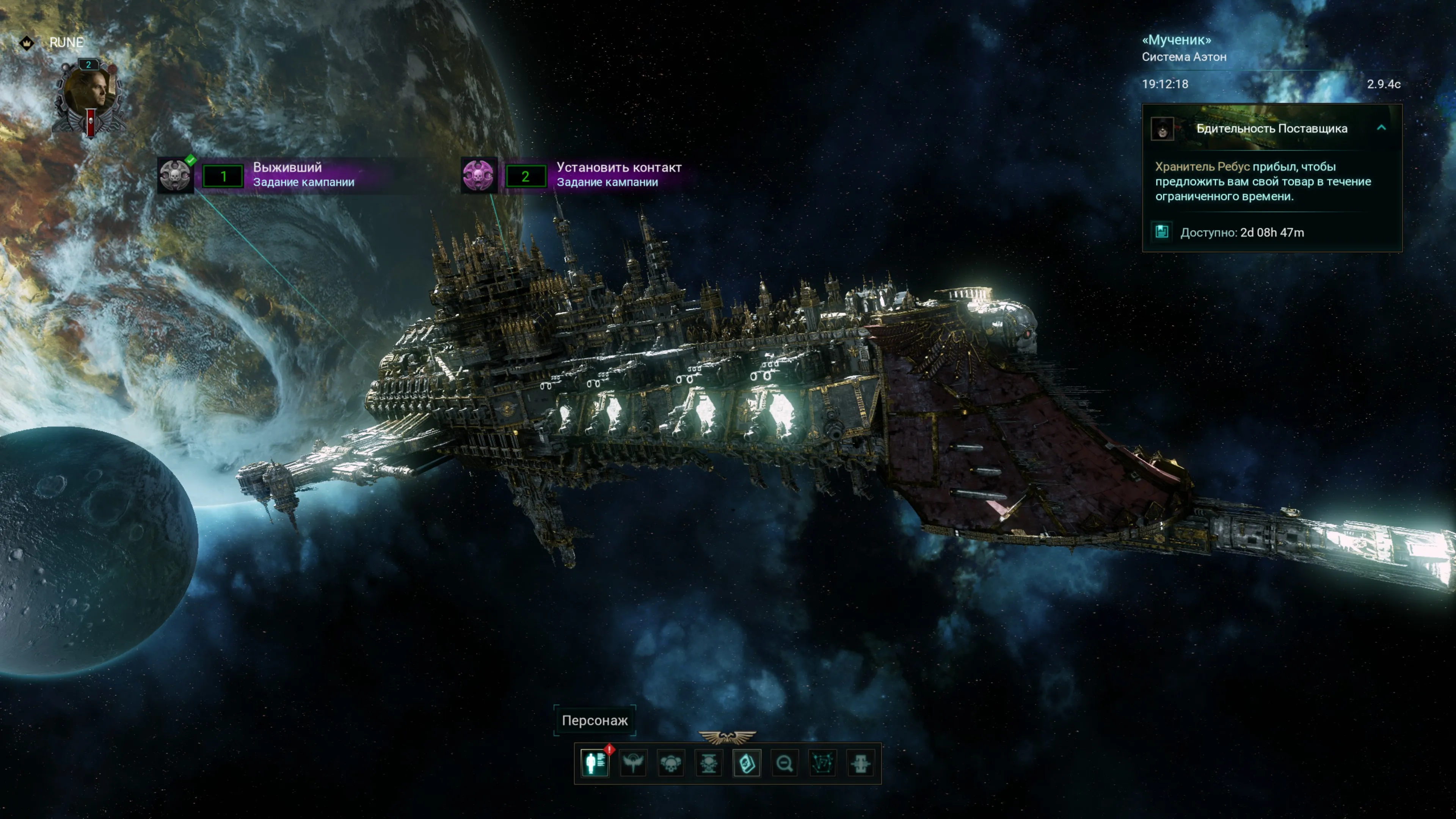The image size is (1456, 819).
Task: Select the Установить контакт campaign mission
Action: (x=479, y=175)
